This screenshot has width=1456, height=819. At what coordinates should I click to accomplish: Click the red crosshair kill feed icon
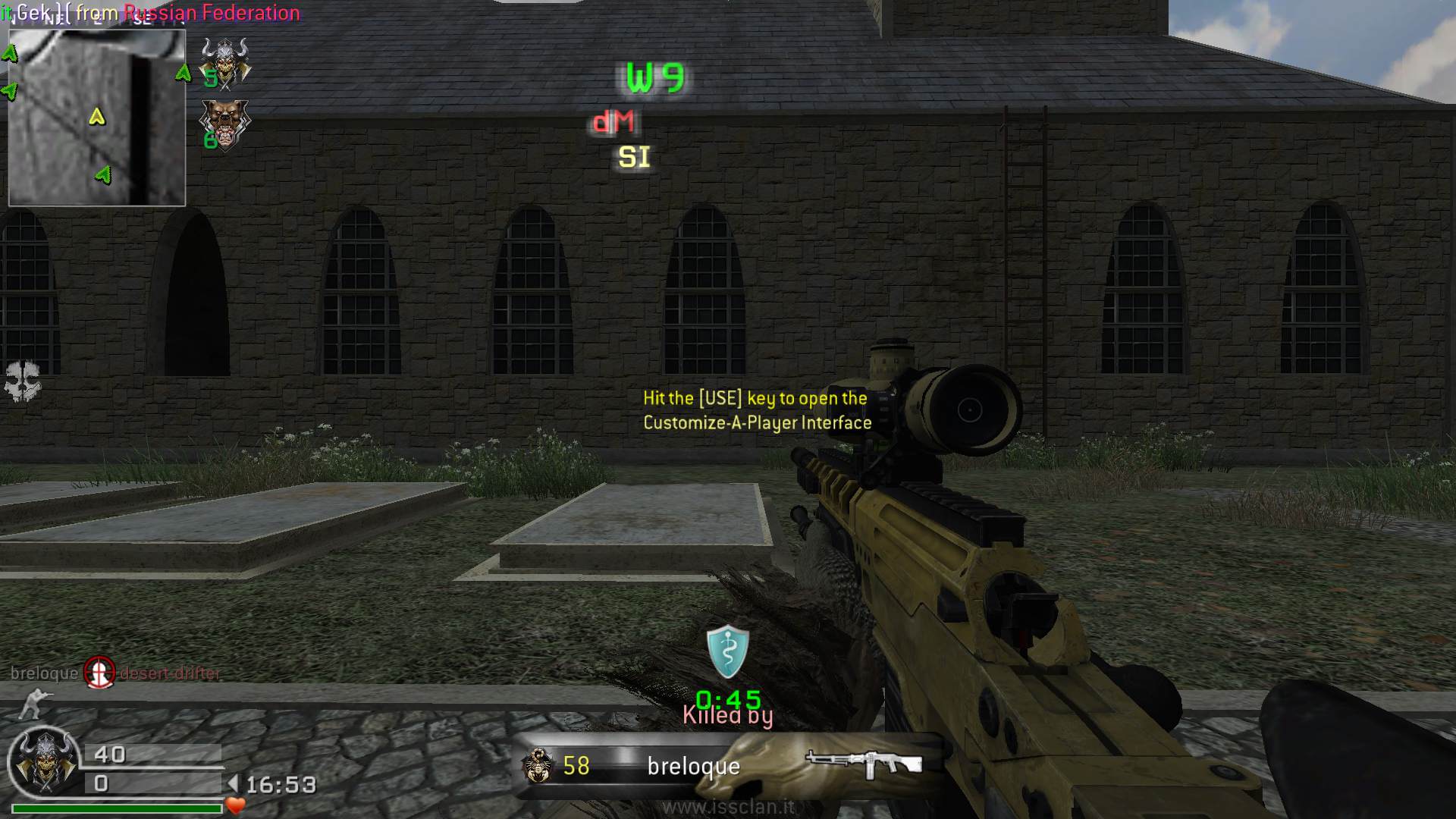tap(99, 673)
